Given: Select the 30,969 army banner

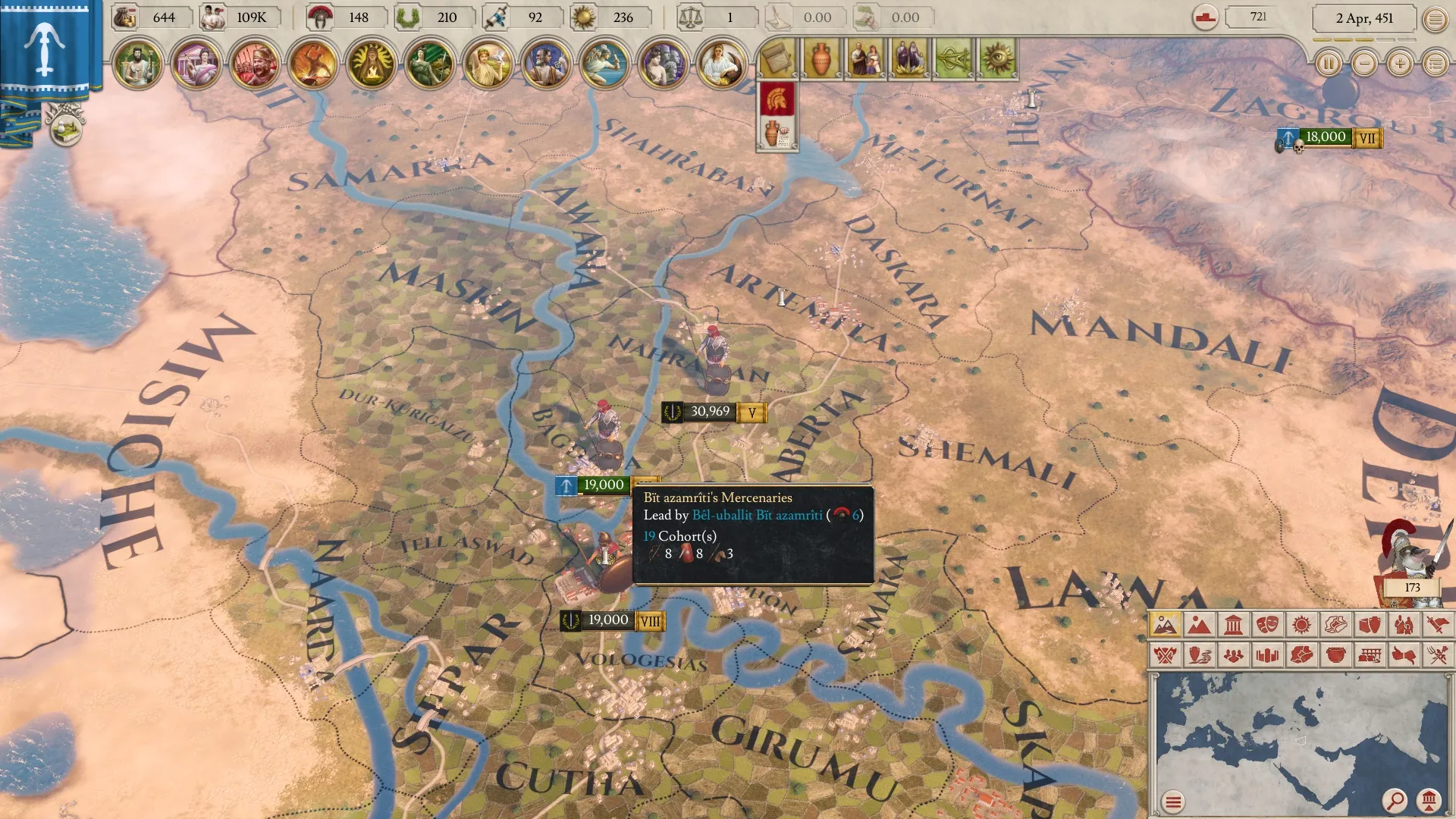Looking at the screenshot, I should click(710, 412).
